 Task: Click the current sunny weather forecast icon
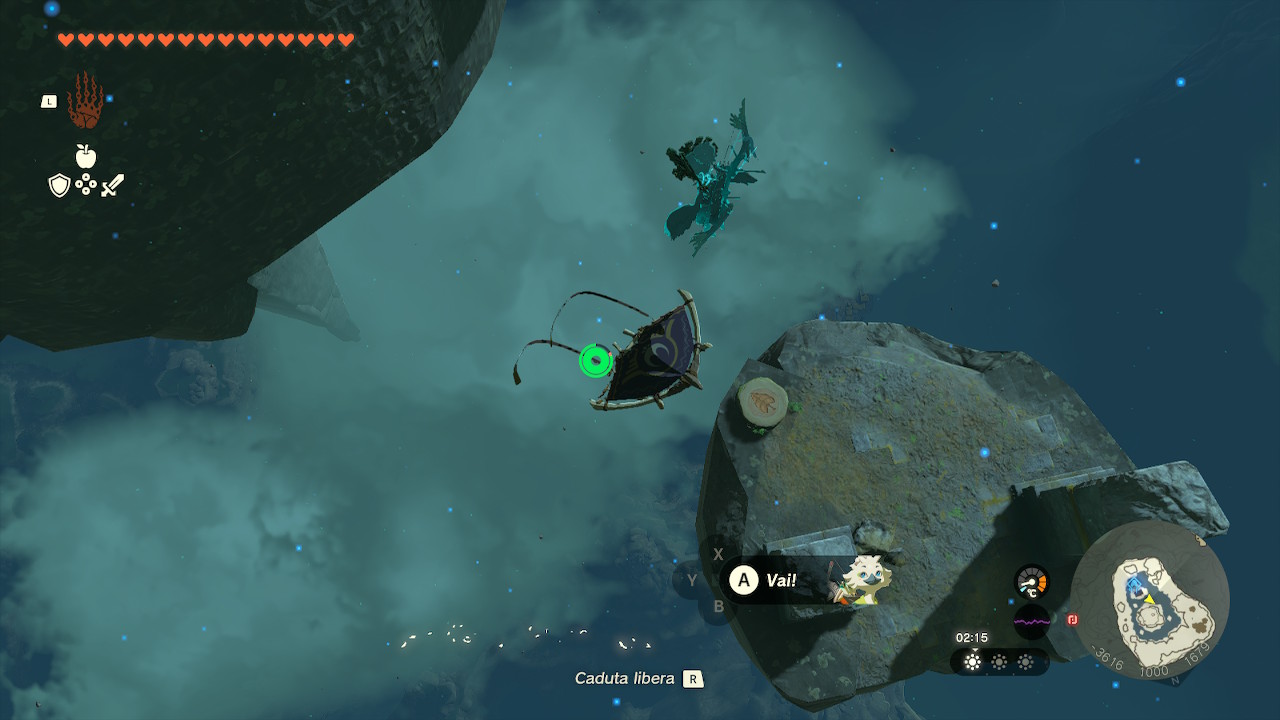972,662
